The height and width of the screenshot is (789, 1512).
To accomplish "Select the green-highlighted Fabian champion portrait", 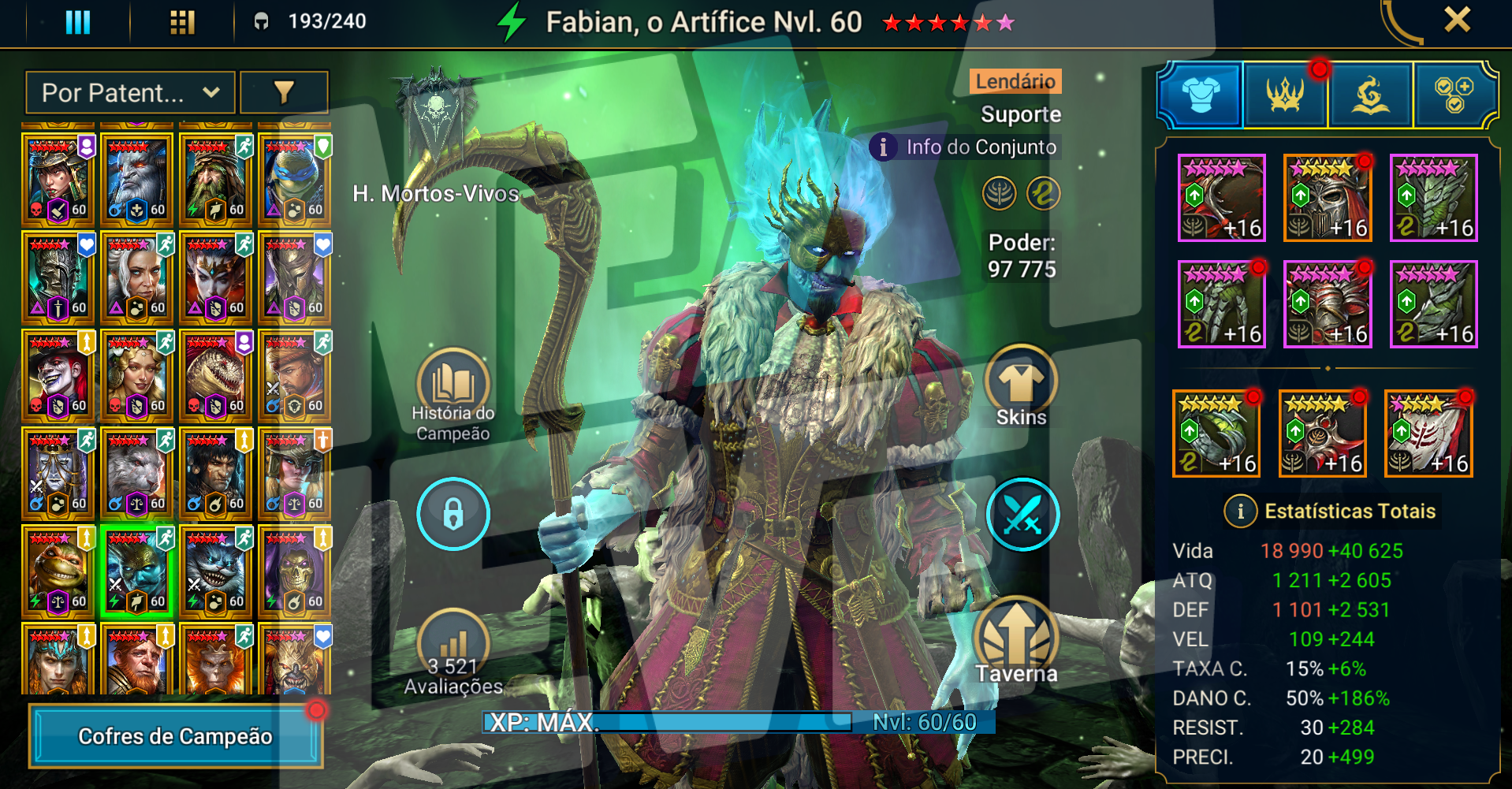I will (136, 571).
